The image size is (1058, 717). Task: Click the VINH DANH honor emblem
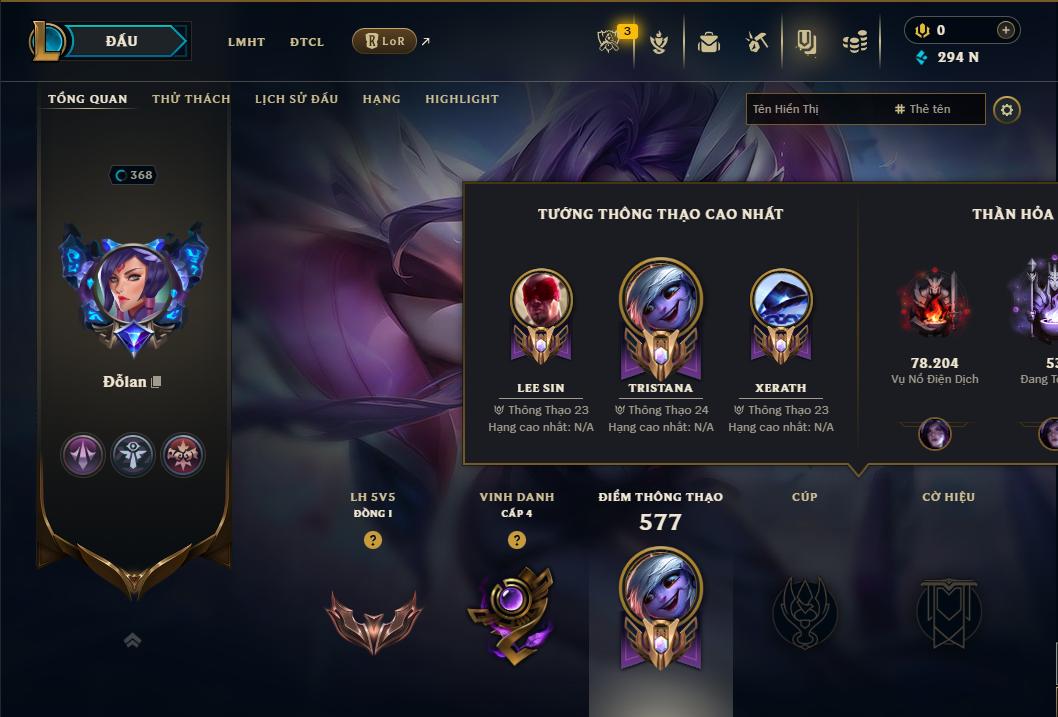click(516, 612)
